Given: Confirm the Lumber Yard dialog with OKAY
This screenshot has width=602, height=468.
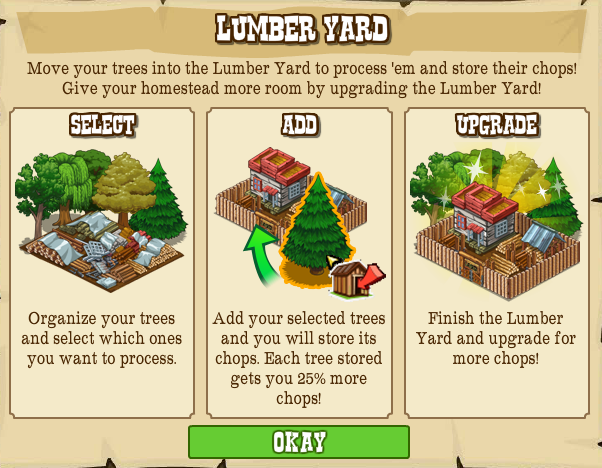Looking at the screenshot, I should [299, 442].
